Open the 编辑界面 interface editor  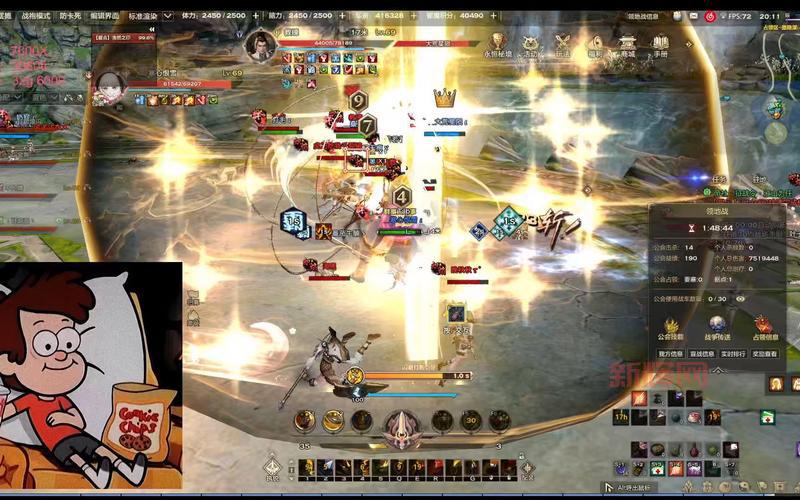(106, 16)
